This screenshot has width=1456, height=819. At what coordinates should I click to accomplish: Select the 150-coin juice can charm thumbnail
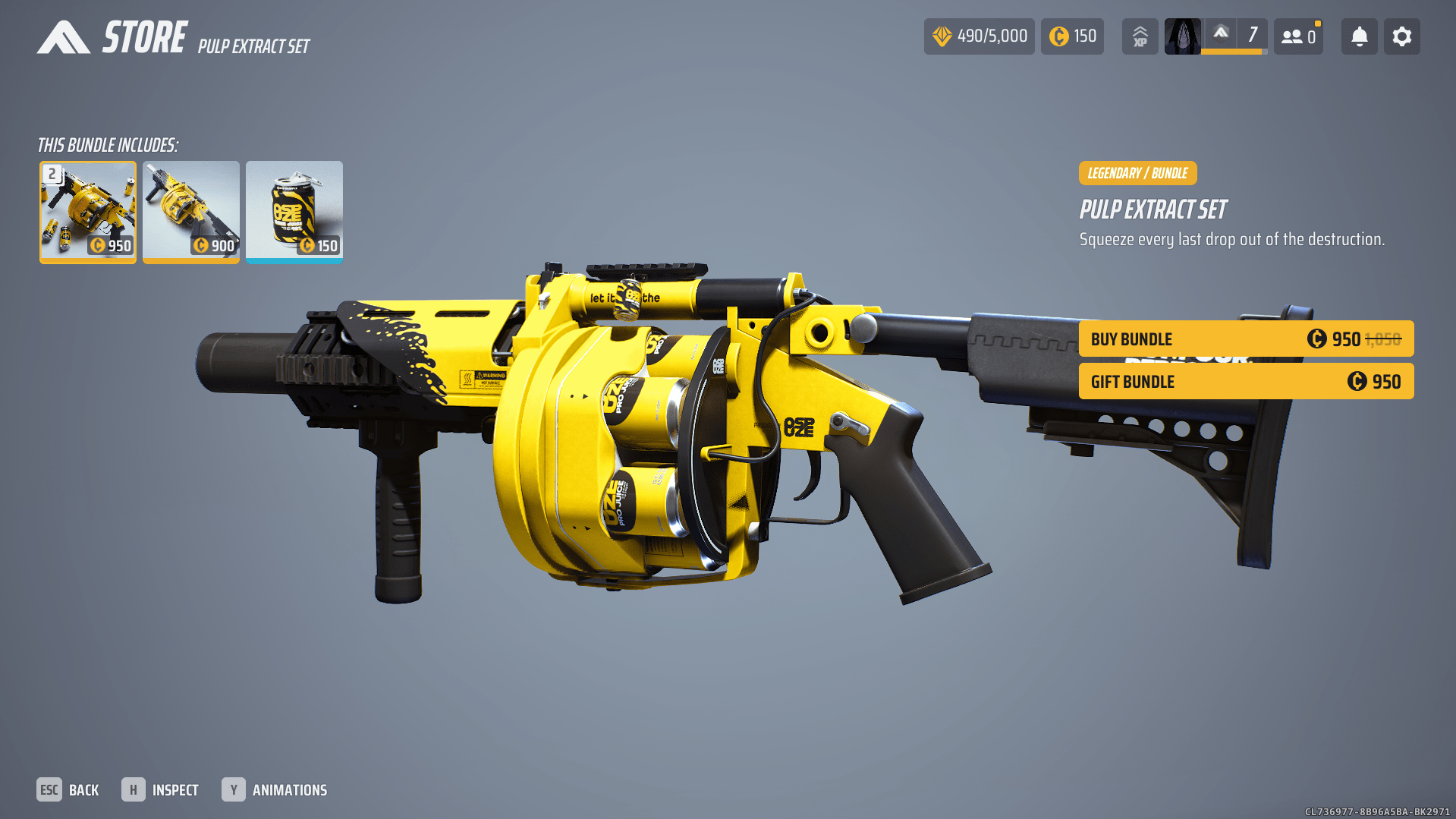tap(294, 212)
